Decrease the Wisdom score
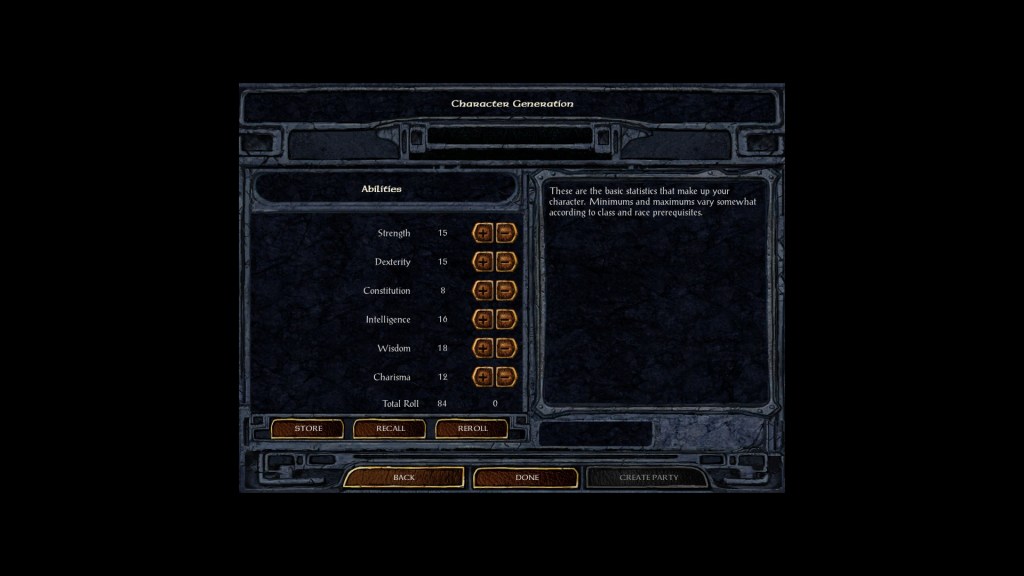 pyautogui.click(x=506, y=349)
